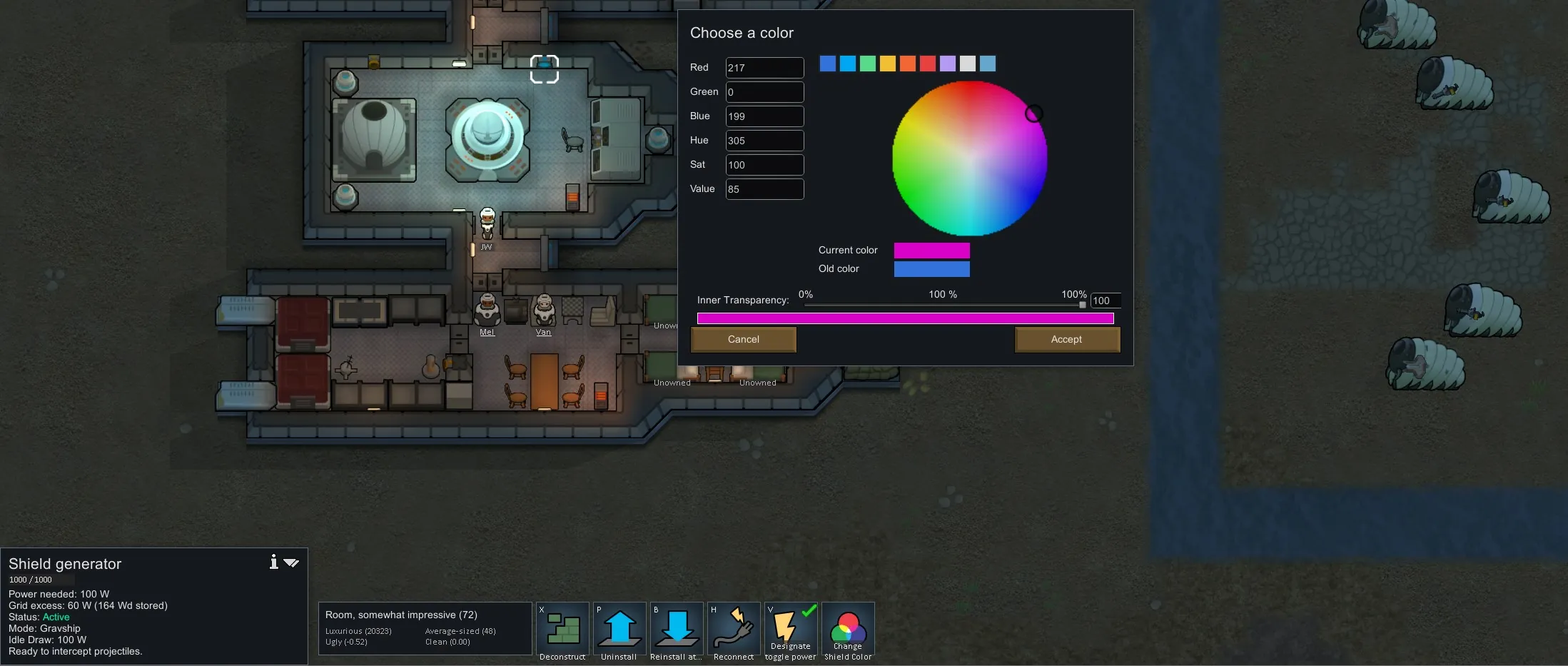The image size is (1568, 666).
Task: Choose the lavender preset color swatch
Action: point(947,64)
